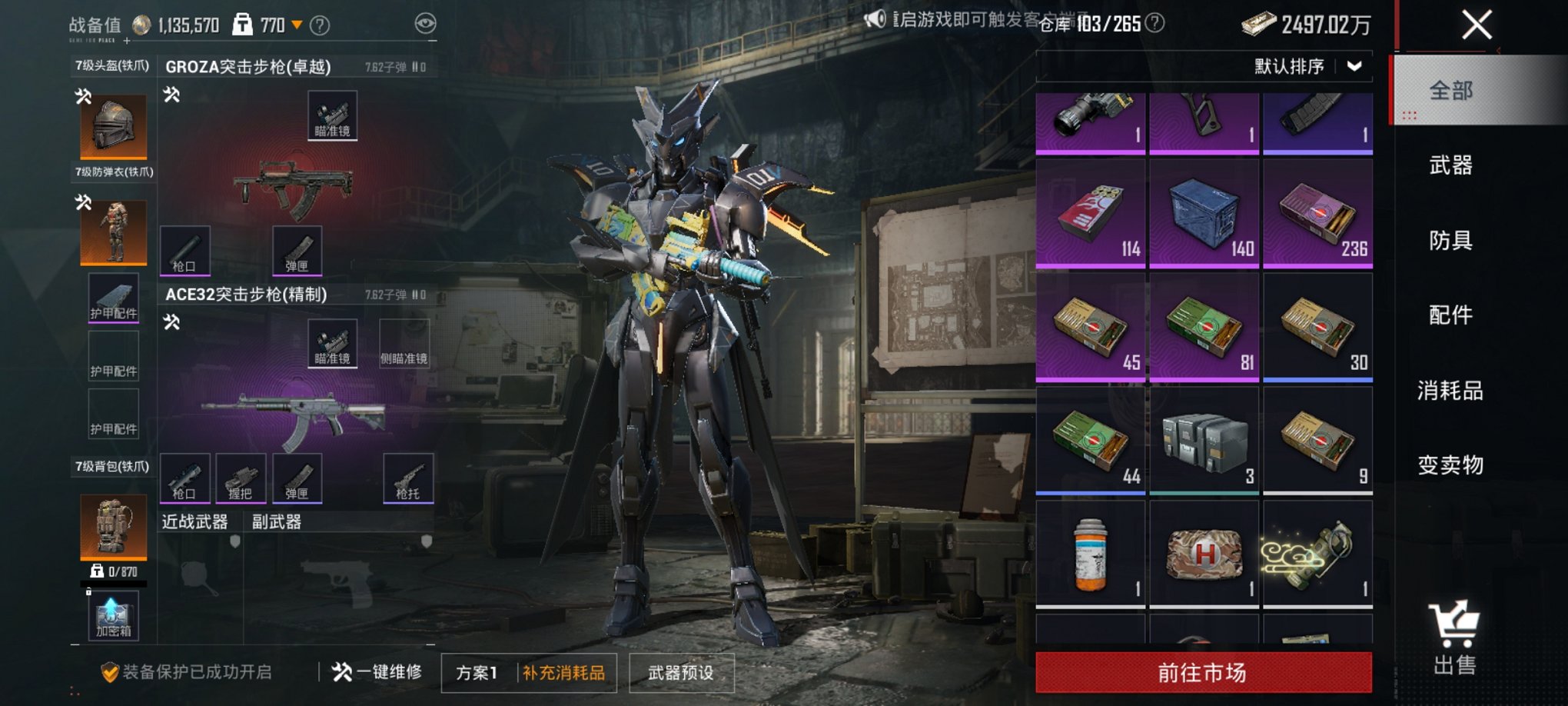Choose the level 7 helmet slot
The height and width of the screenshot is (706, 1568).
(x=114, y=127)
